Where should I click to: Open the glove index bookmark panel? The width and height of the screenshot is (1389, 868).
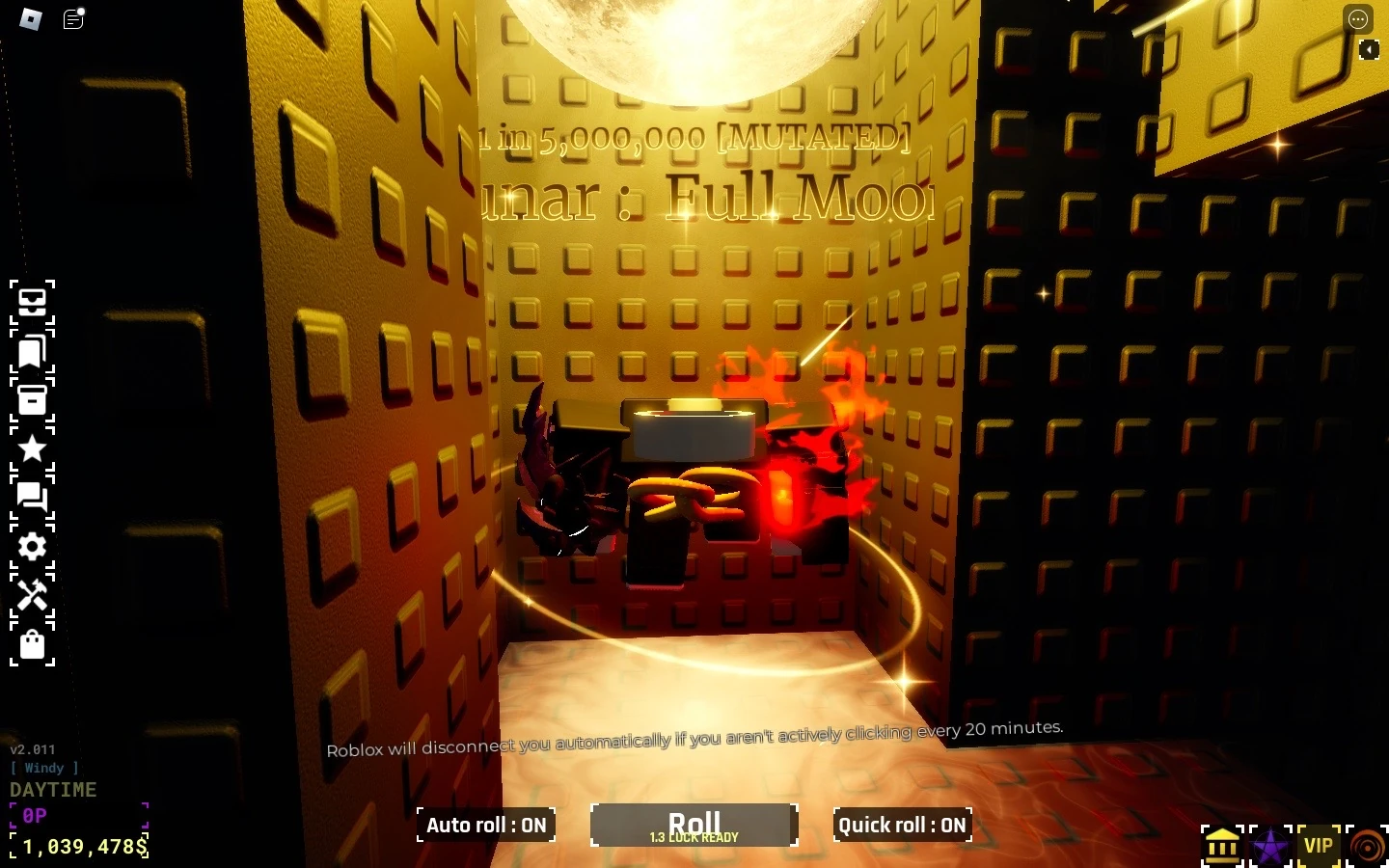tap(33, 351)
